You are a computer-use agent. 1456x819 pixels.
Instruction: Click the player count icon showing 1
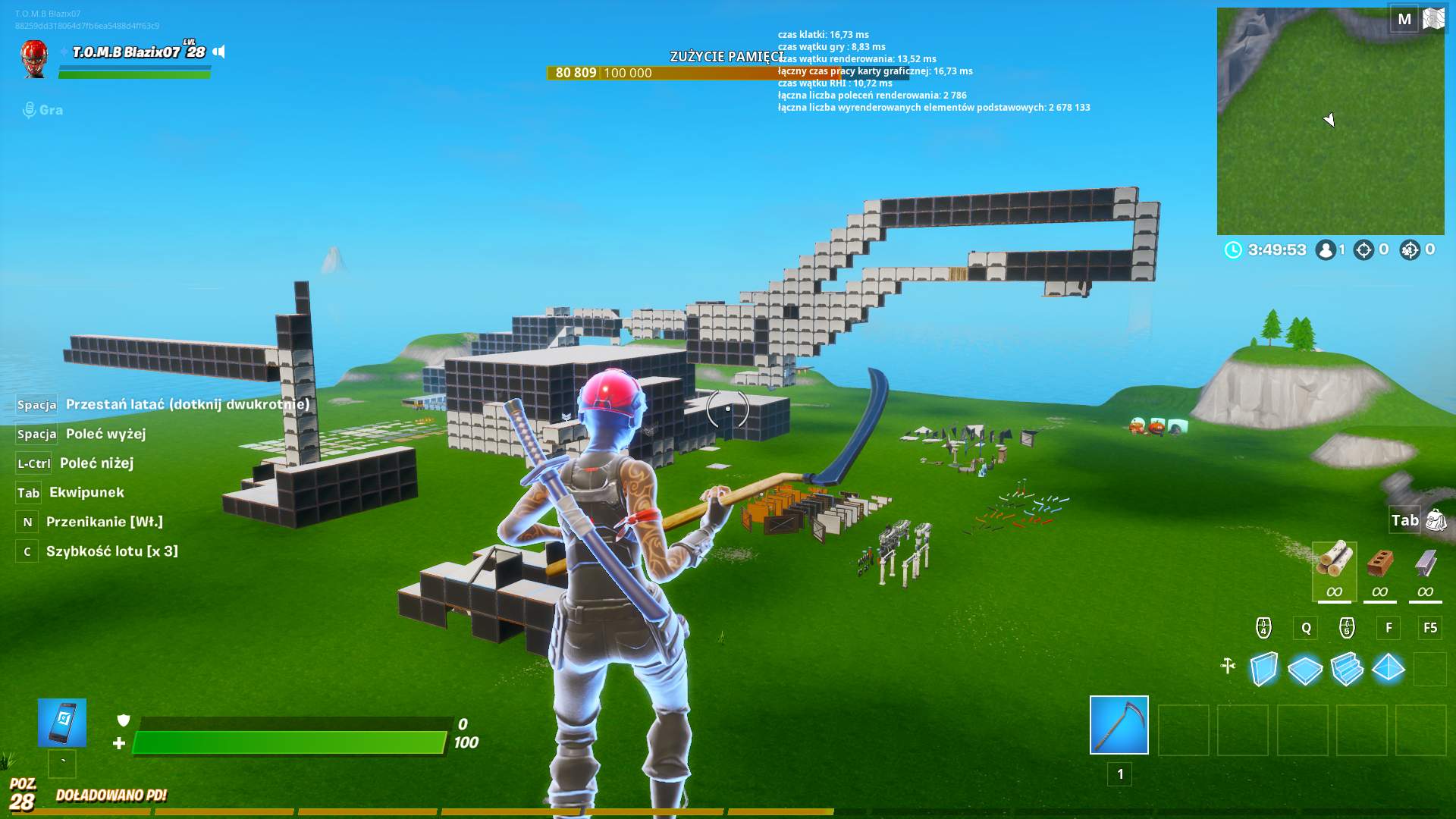point(1326,249)
